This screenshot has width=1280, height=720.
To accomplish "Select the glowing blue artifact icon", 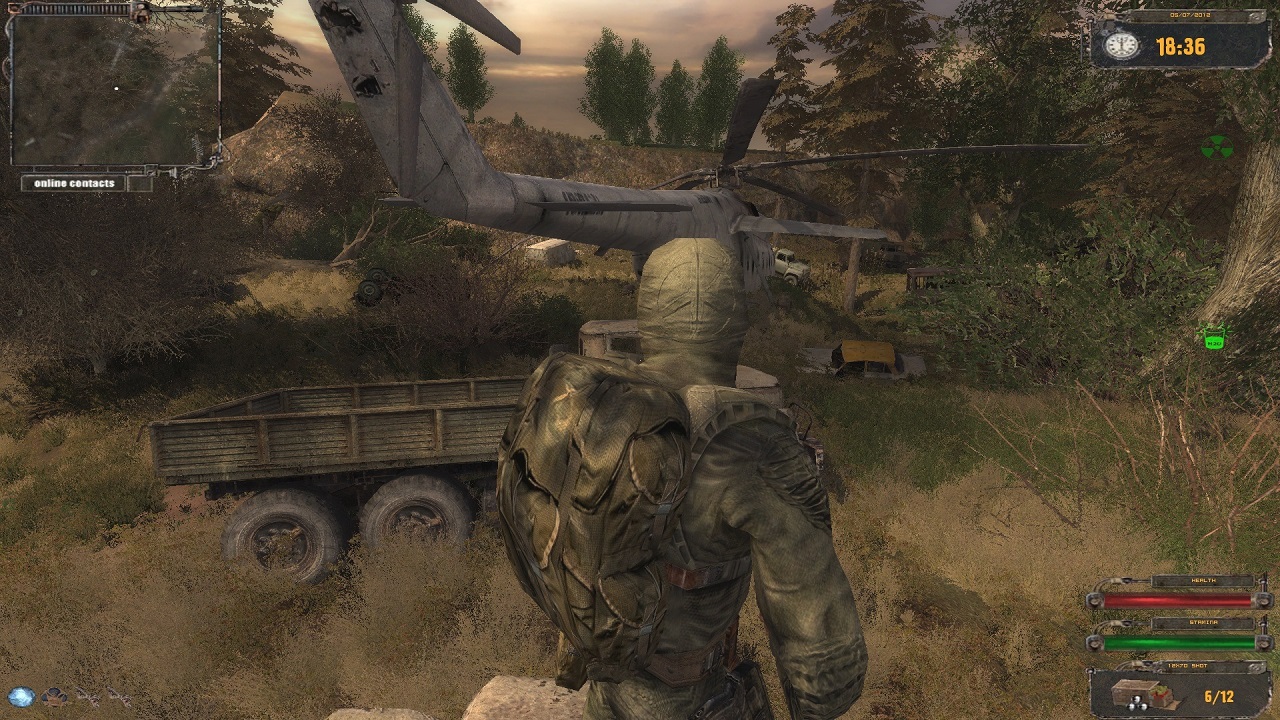I will point(21,697).
